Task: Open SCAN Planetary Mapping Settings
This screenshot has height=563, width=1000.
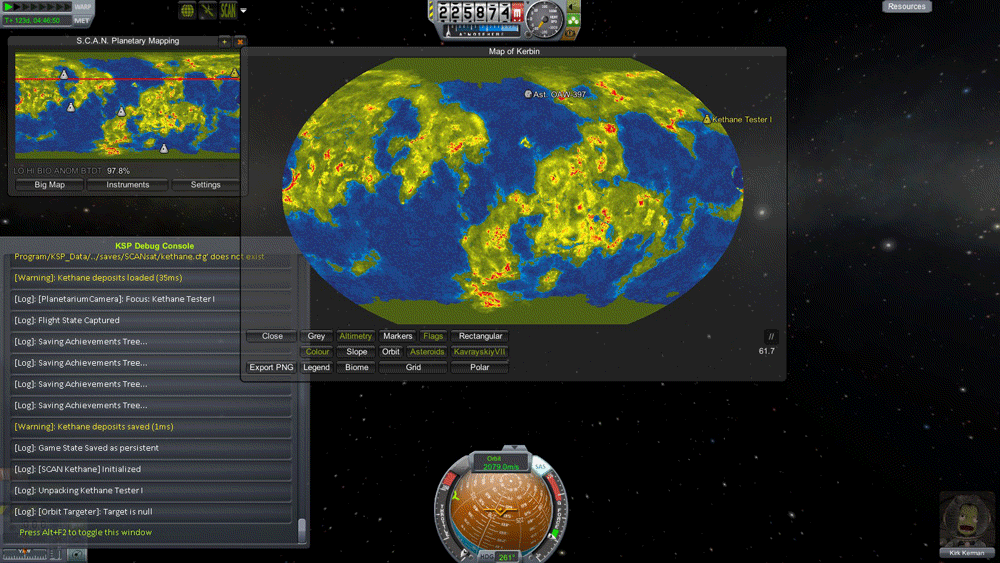Action: tap(205, 185)
